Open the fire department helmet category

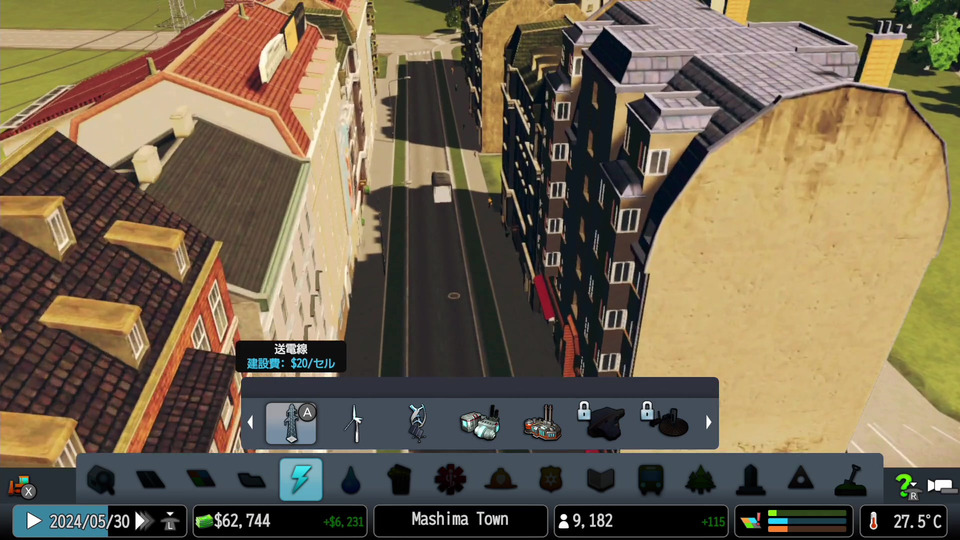(x=500, y=480)
